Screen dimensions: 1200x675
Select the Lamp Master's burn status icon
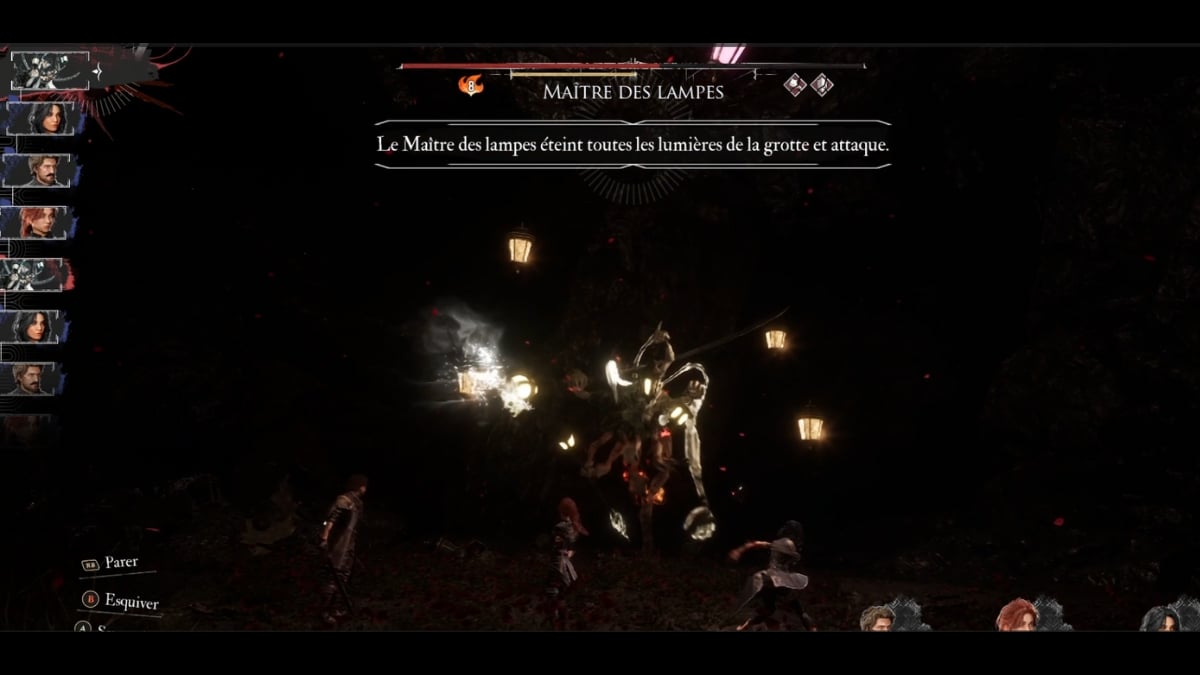(470, 86)
